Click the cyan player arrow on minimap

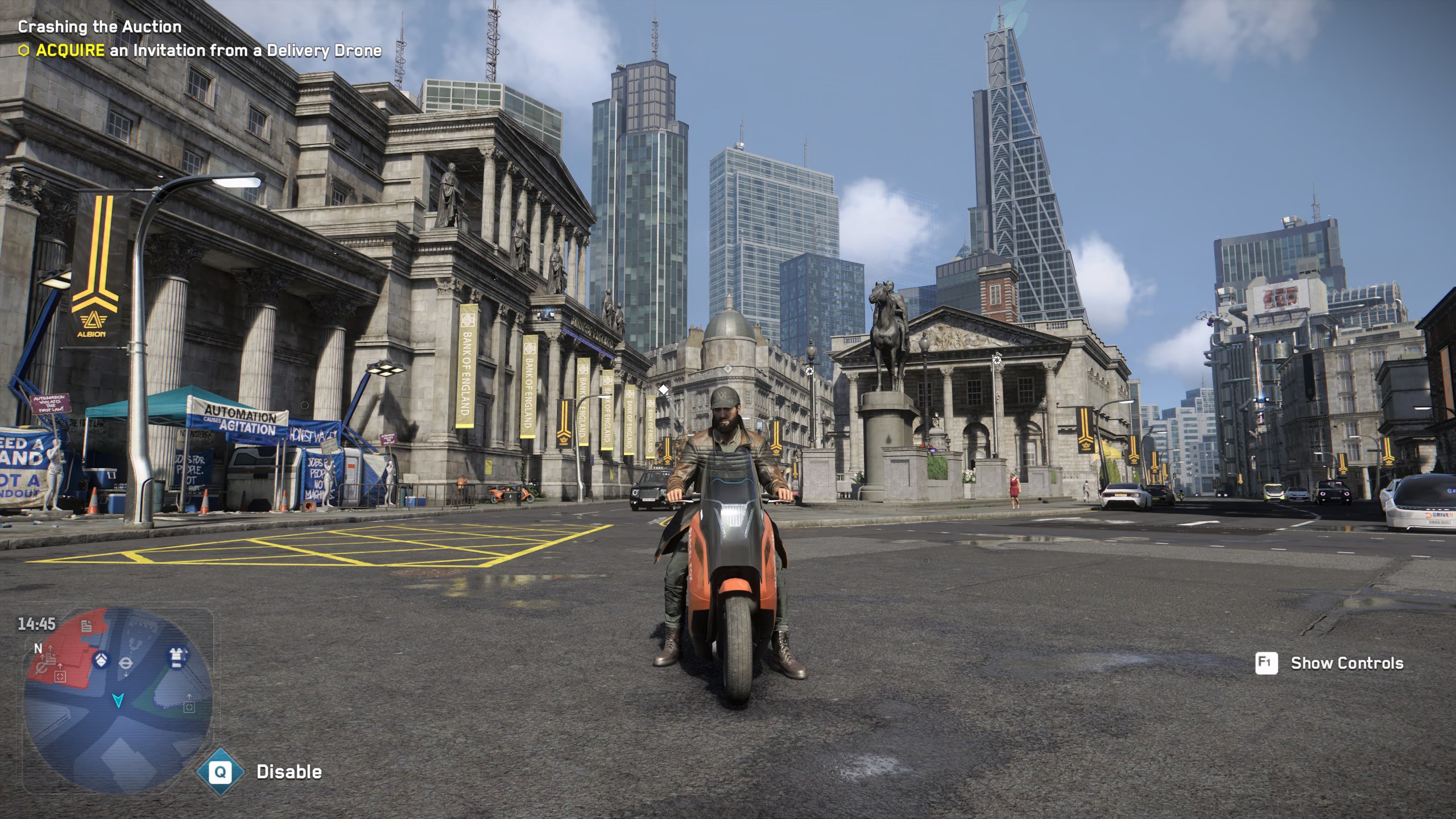(x=118, y=700)
